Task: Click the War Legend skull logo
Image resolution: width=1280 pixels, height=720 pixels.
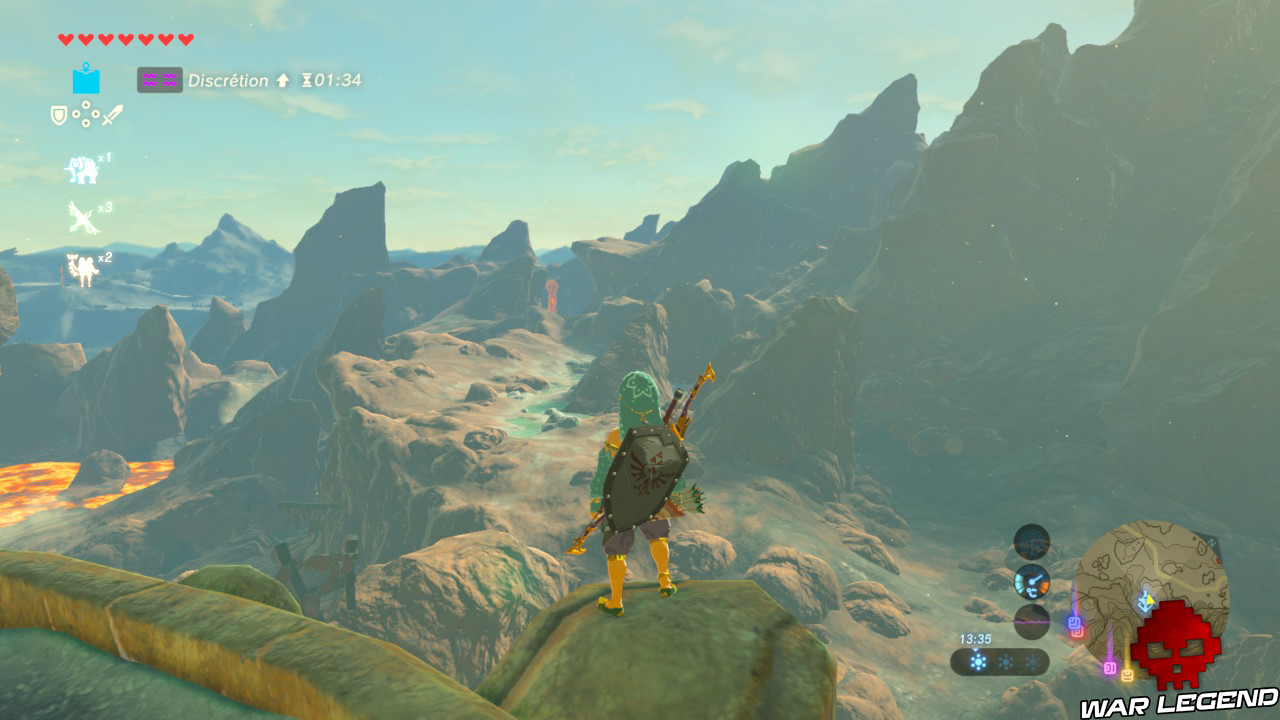Action: tap(1175, 648)
